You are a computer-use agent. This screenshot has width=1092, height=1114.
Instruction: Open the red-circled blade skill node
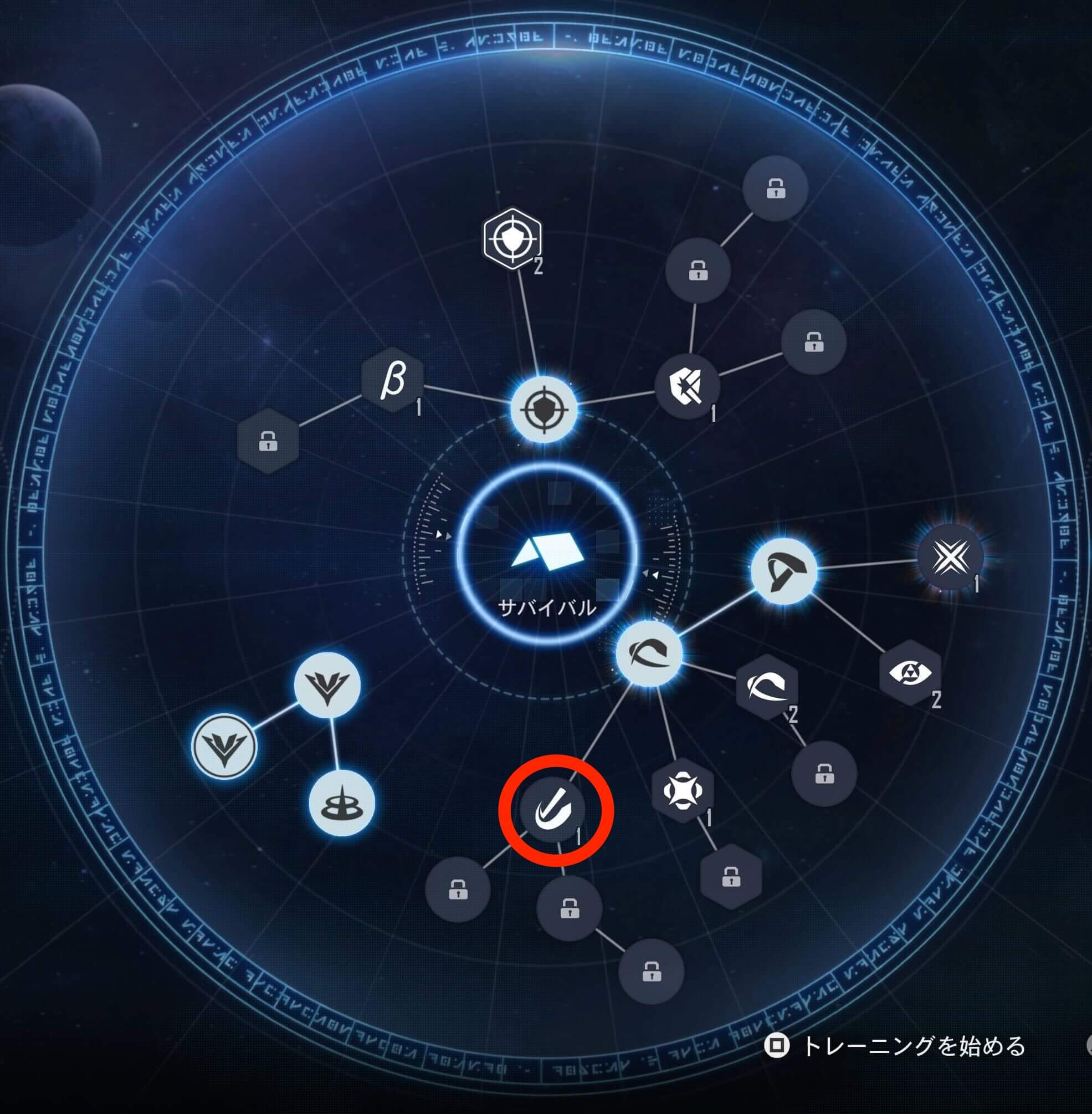pyautogui.click(x=555, y=810)
